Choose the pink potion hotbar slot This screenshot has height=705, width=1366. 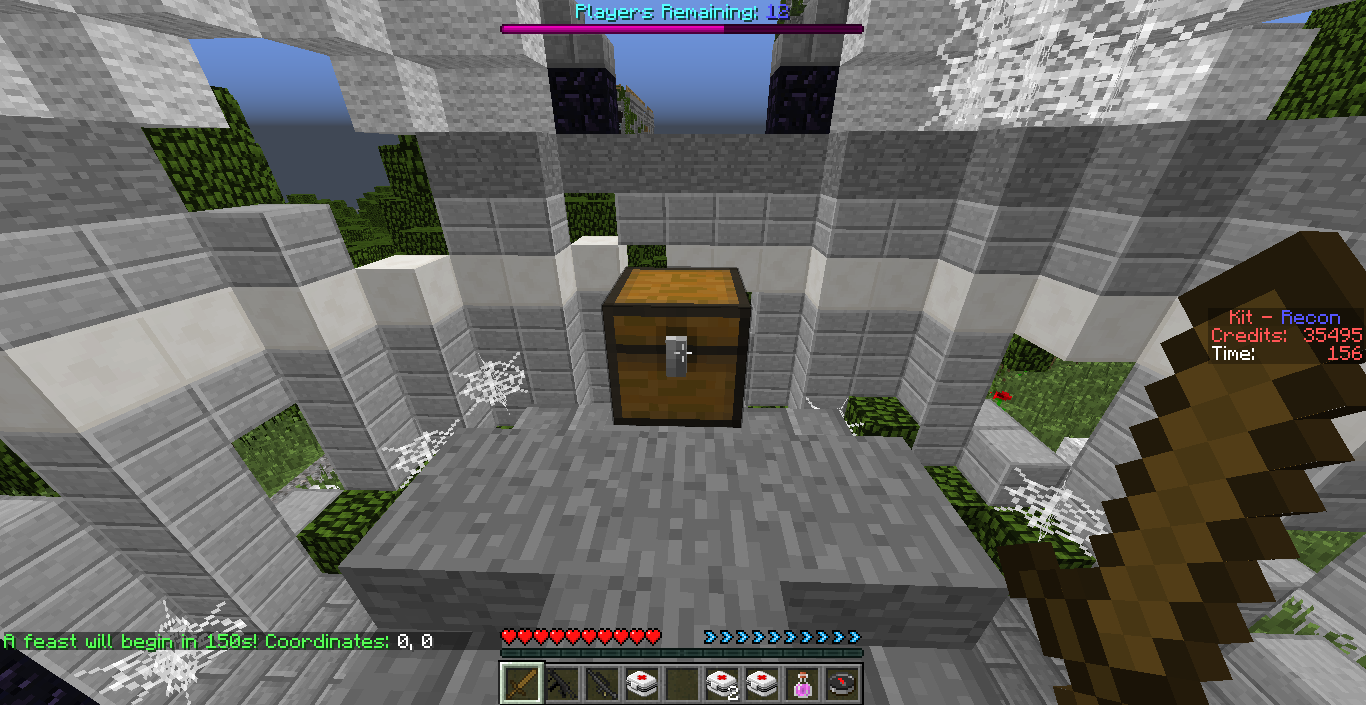click(x=801, y=683)
